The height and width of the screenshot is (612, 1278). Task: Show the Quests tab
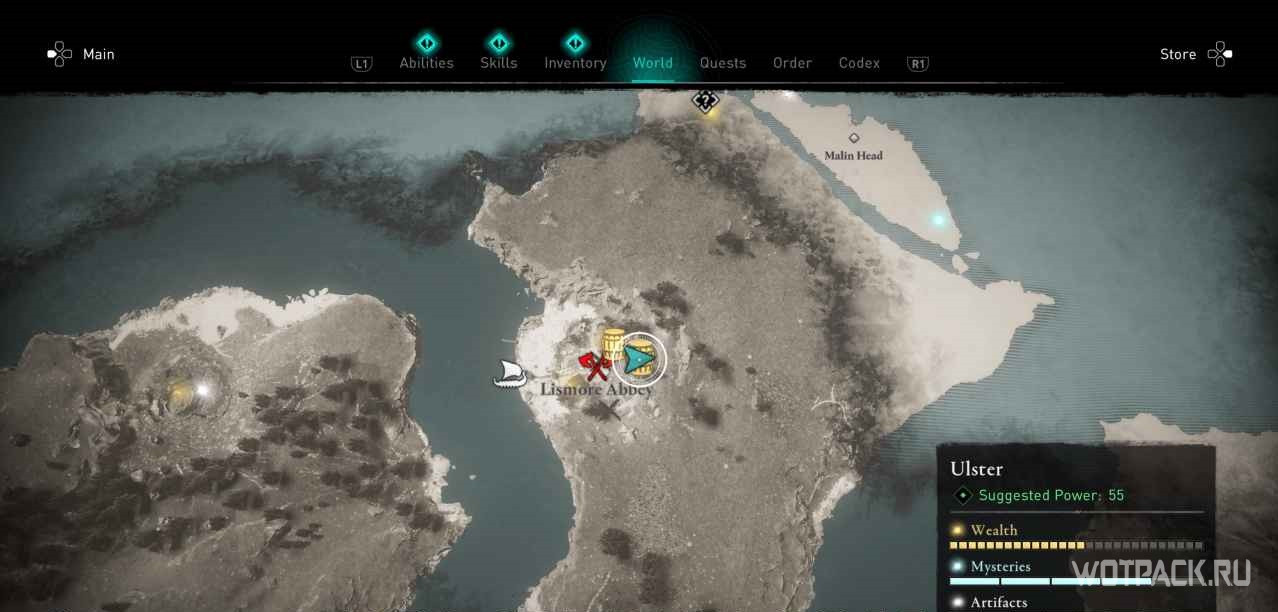point(722,63)
